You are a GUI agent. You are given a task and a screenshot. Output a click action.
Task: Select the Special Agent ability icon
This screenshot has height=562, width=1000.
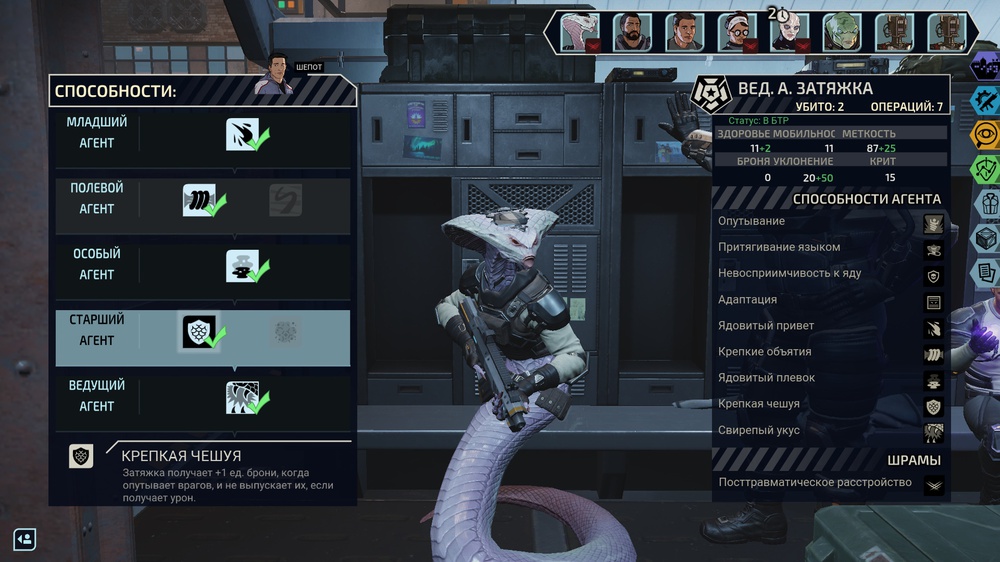[x=242, y=266]
